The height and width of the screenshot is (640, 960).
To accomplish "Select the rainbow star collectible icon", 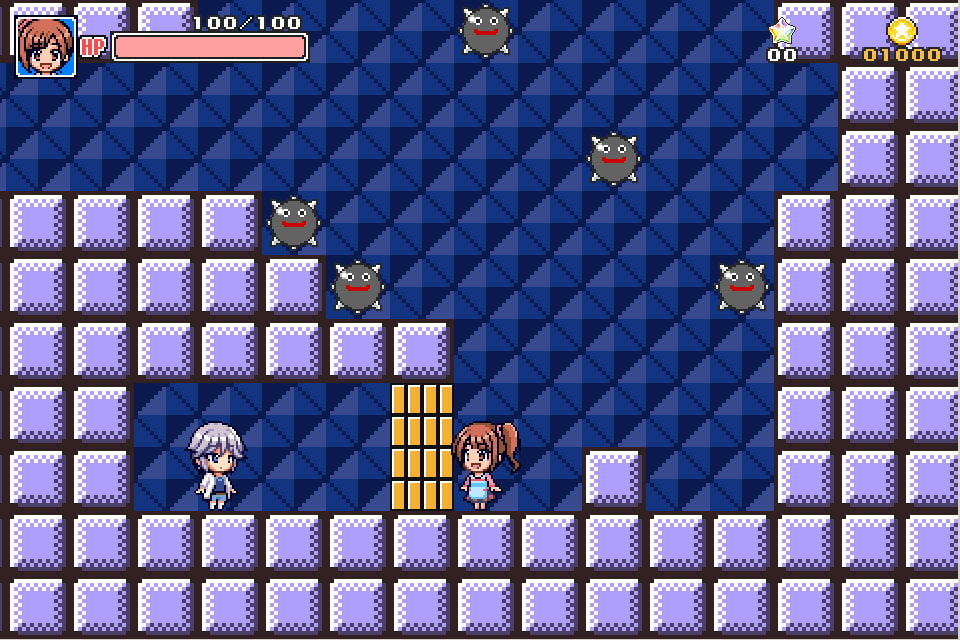I will pos(781,31).
